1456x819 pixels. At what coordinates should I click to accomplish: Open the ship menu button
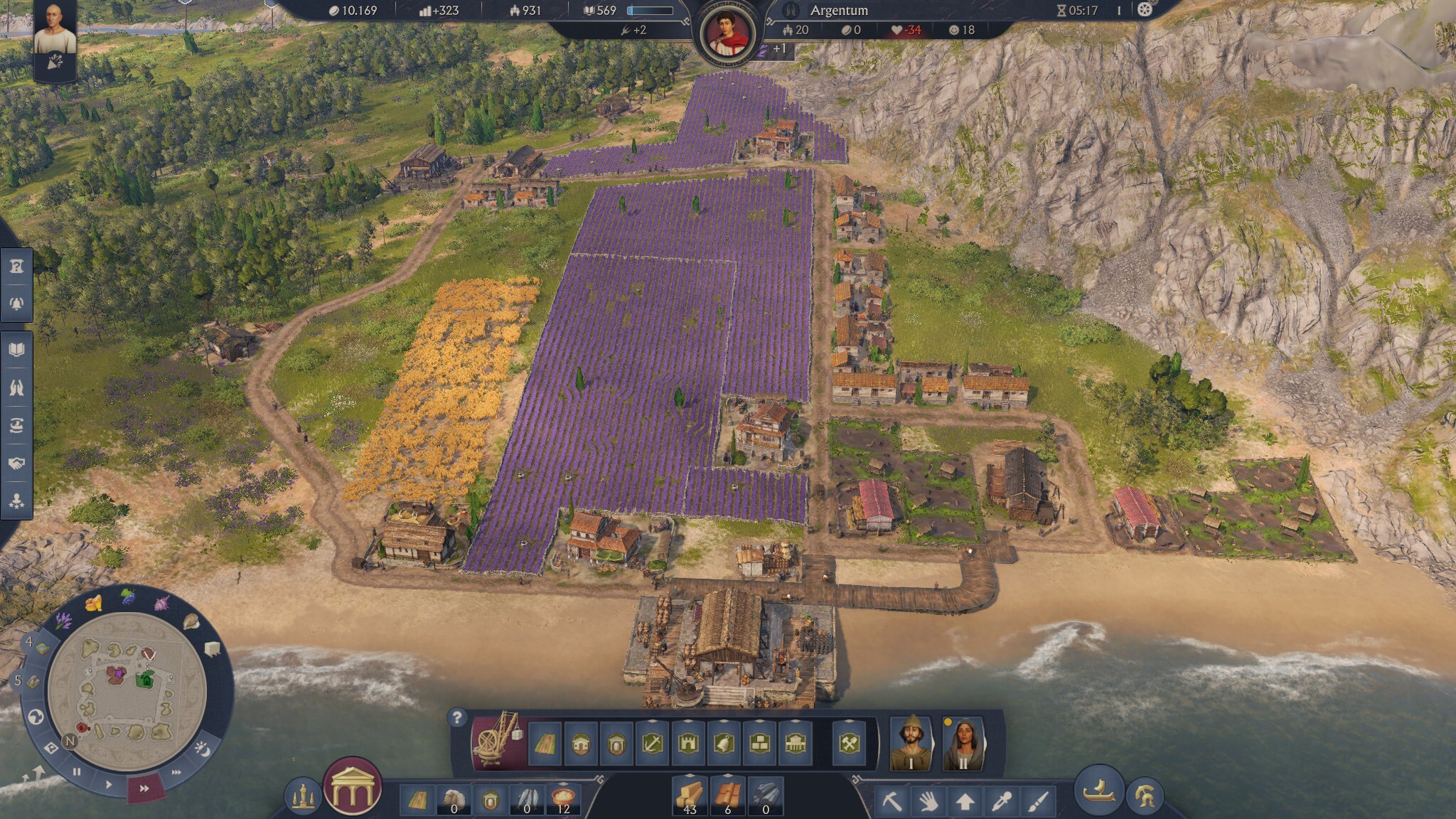coord(1098,789)
